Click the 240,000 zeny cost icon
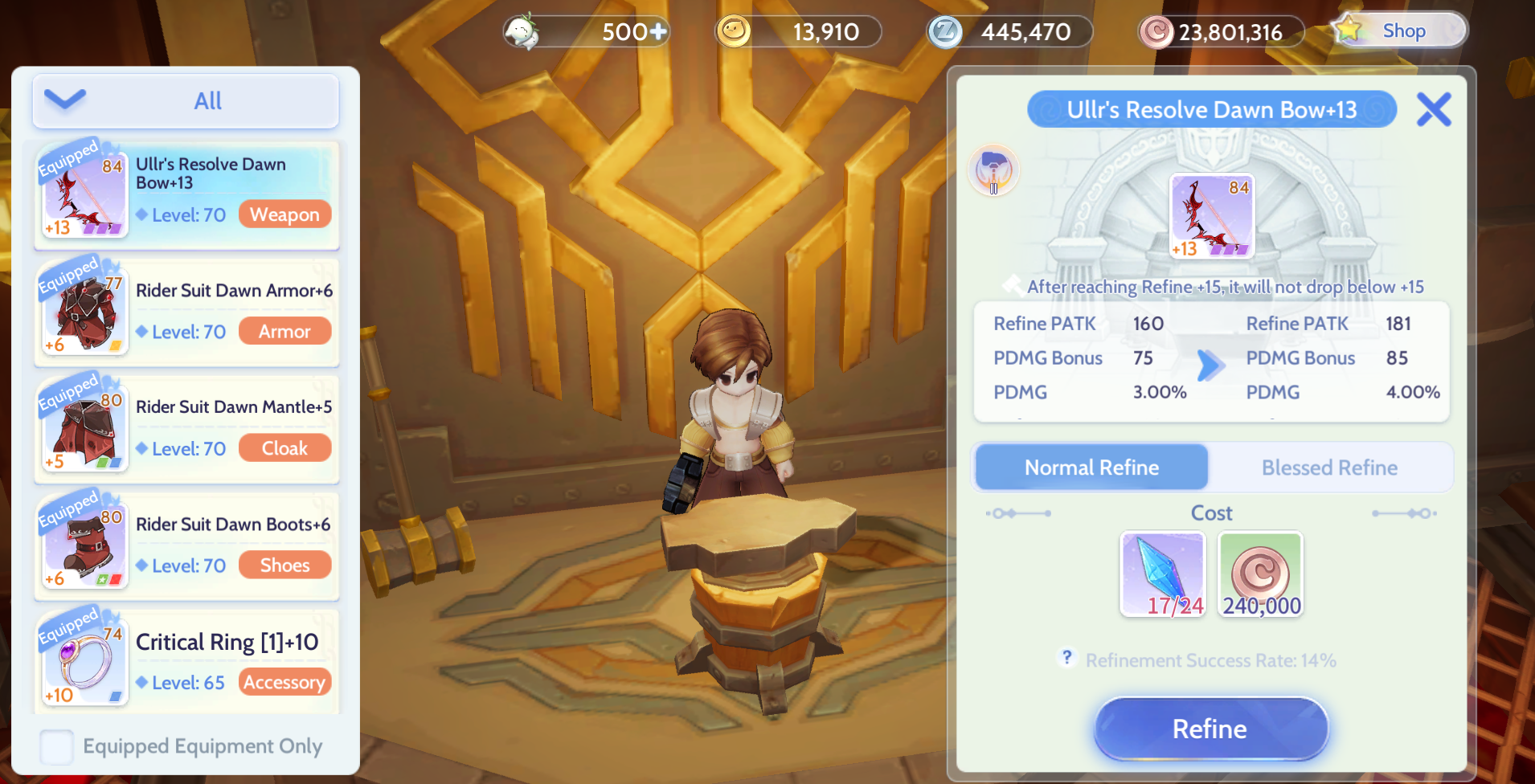 pyautogui.click(x=1260, y=574)
